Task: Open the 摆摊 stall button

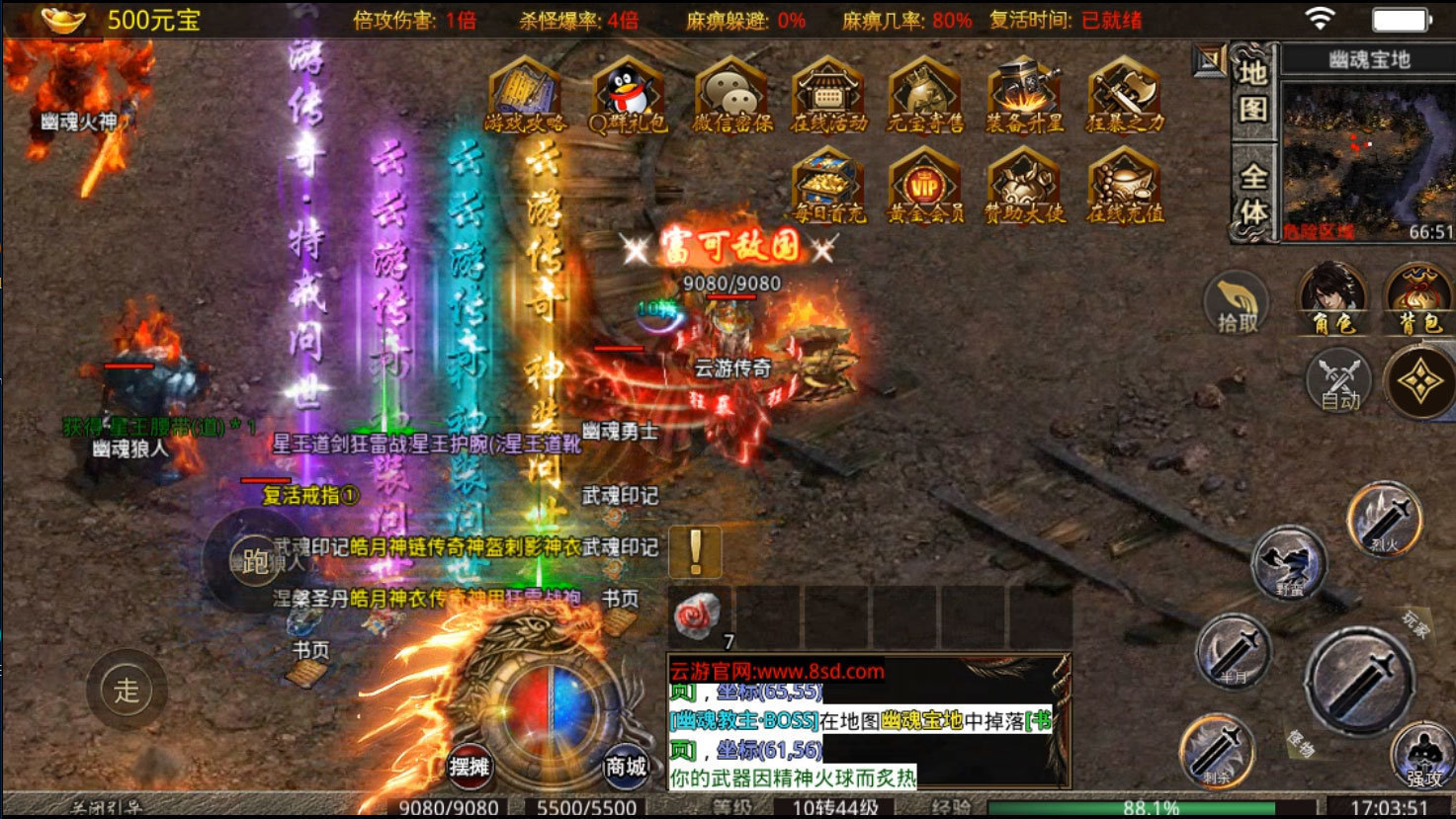Action: pyautogui.click(x=470, y=766)
